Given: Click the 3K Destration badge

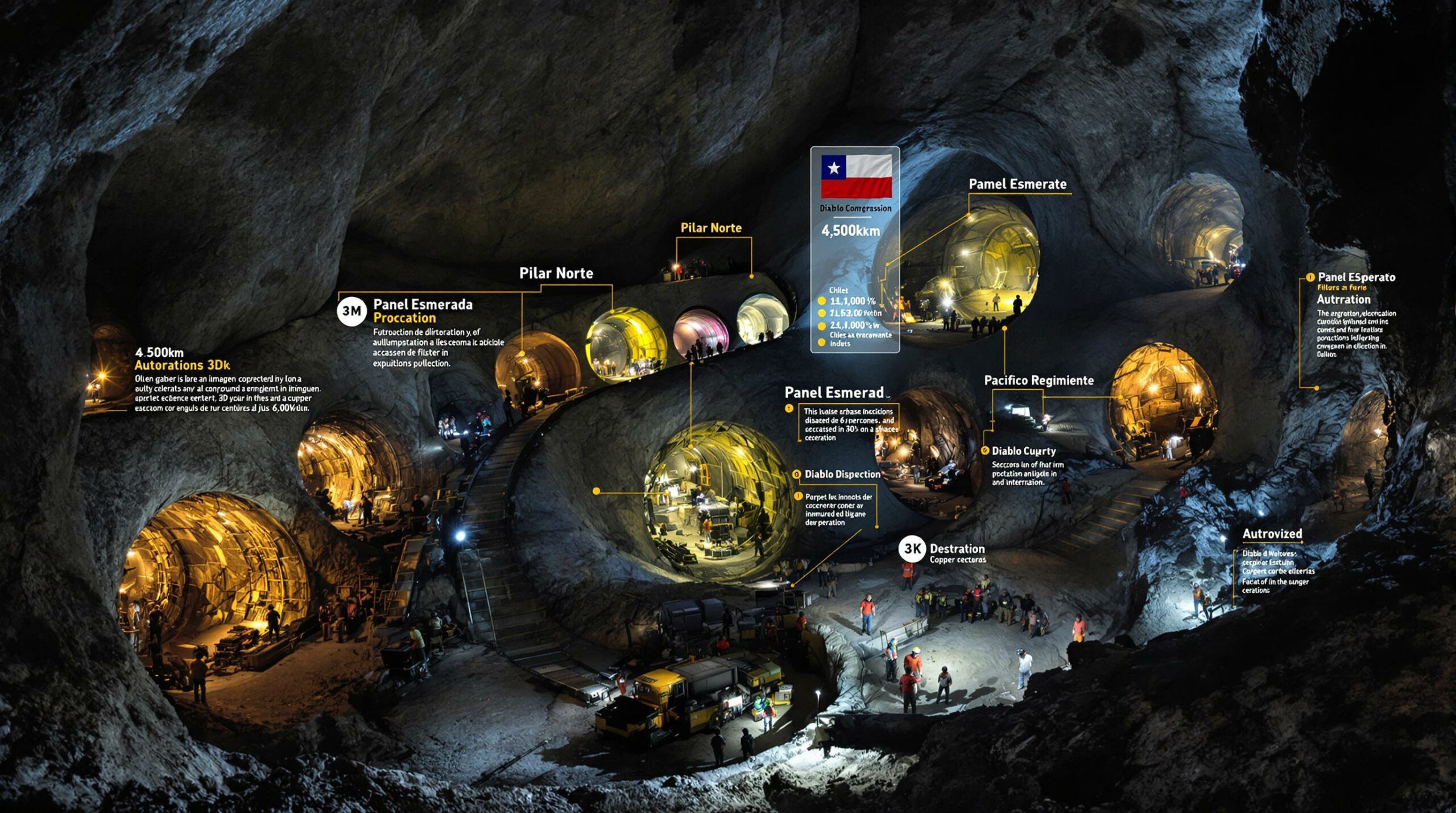Looking at the screenshot, I should pos(913,549).
